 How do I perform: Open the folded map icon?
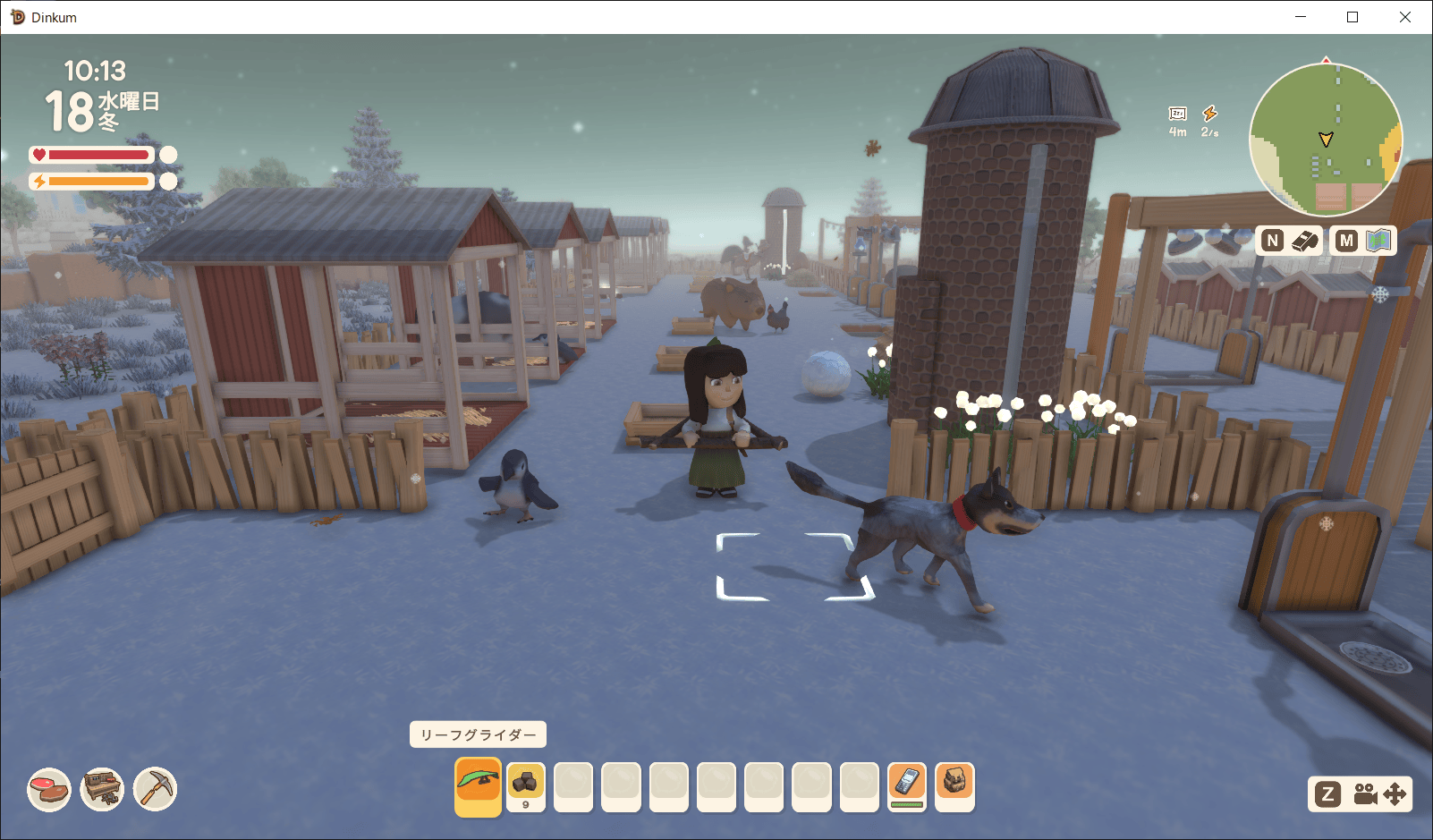tap(1378, 241)
